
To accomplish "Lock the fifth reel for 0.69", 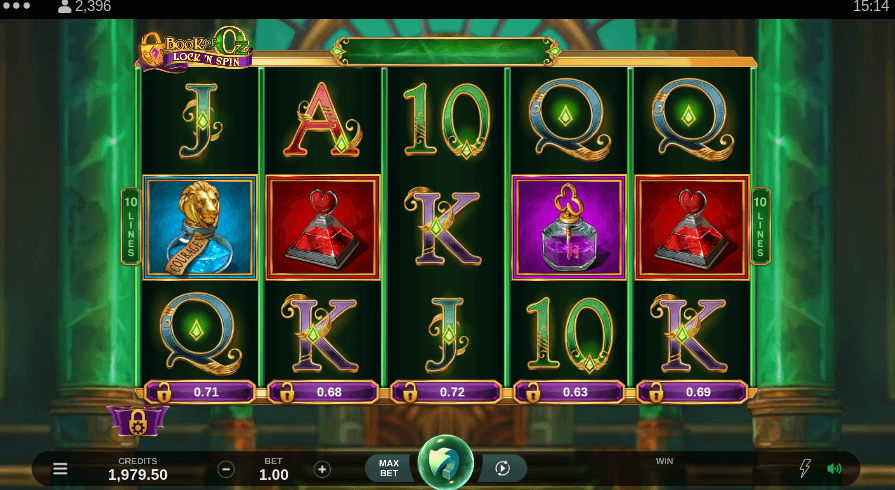I will coord(691,392).
